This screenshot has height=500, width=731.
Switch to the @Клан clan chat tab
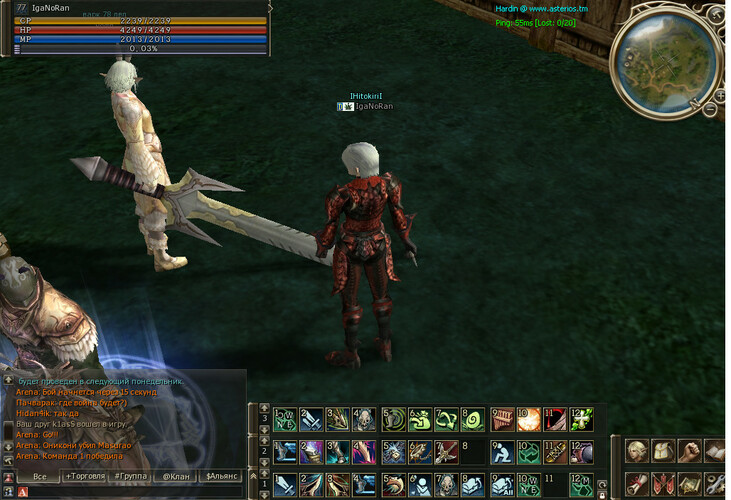177,476
